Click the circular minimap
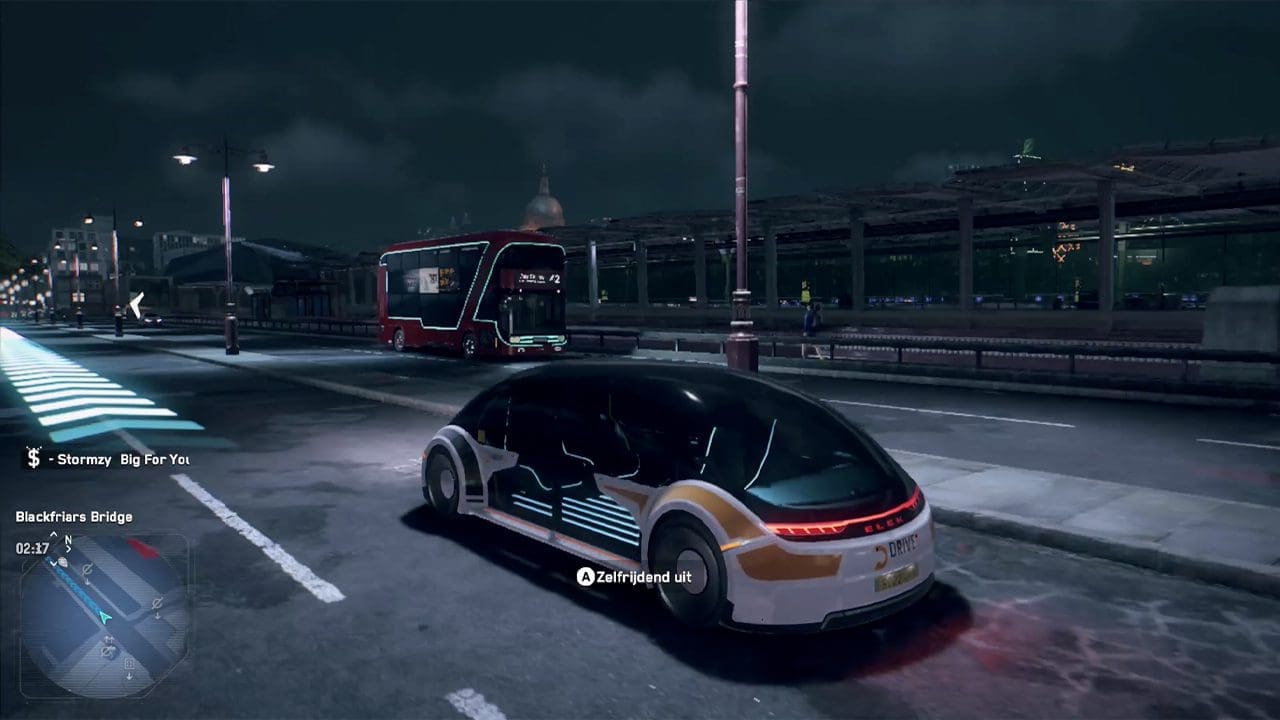The image size is (1280, 720). click(103, 616)
